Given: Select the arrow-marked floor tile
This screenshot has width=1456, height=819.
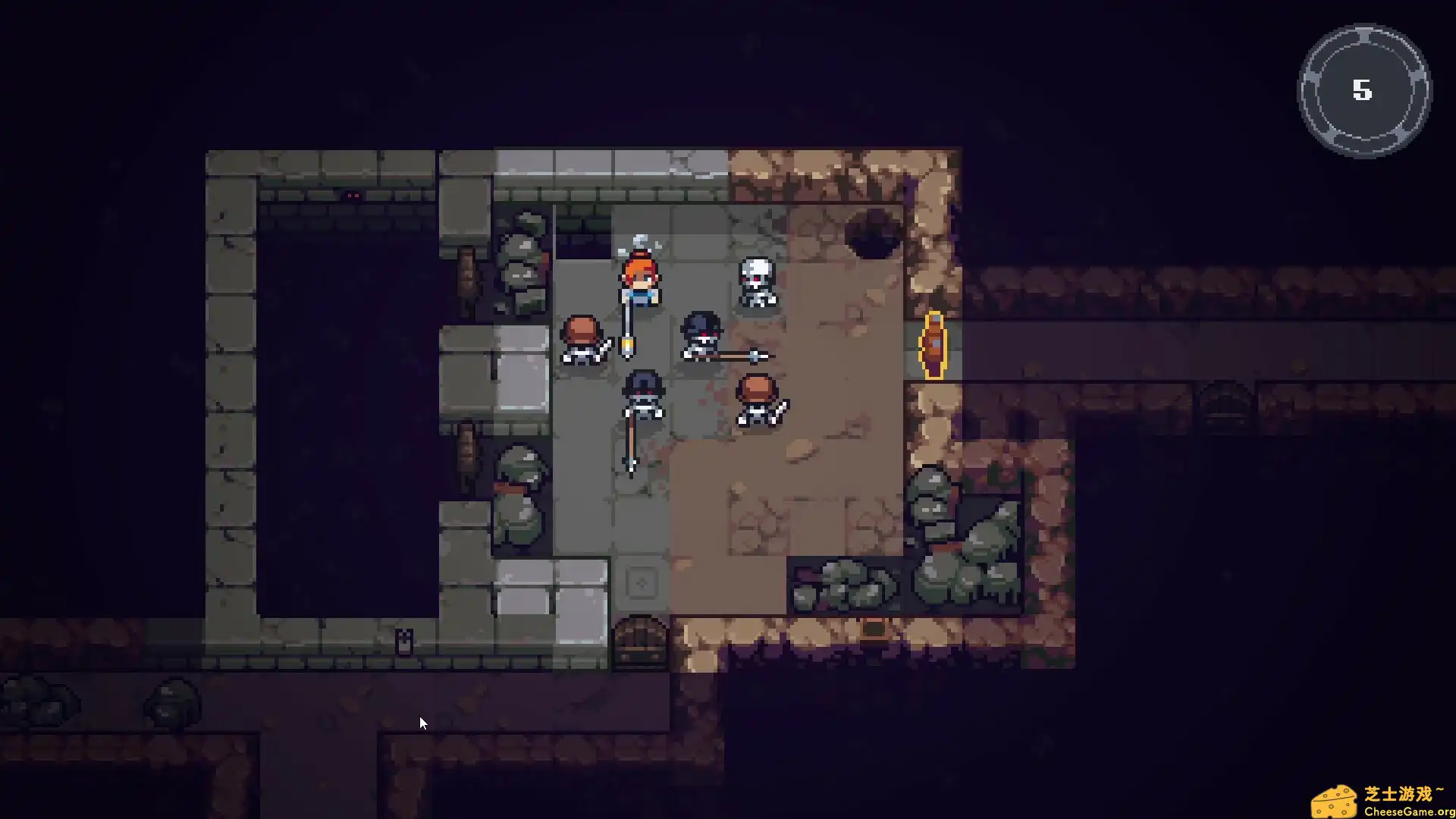Looking at the screenshot, I should pyautogui.click(x=641, y=582).
